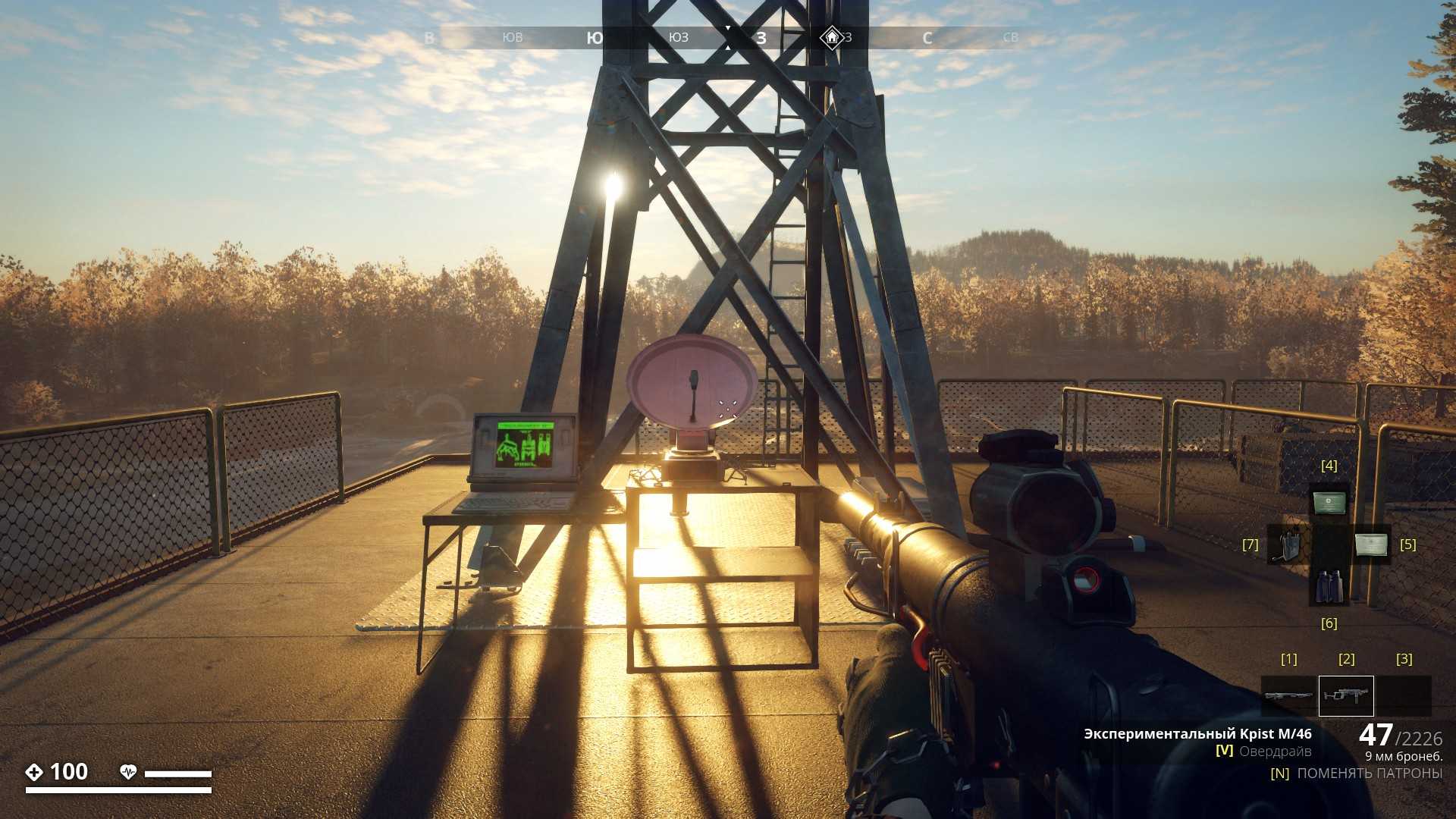
Task: Select the white first aid kit slot
Action: (x=1371, y=544)
